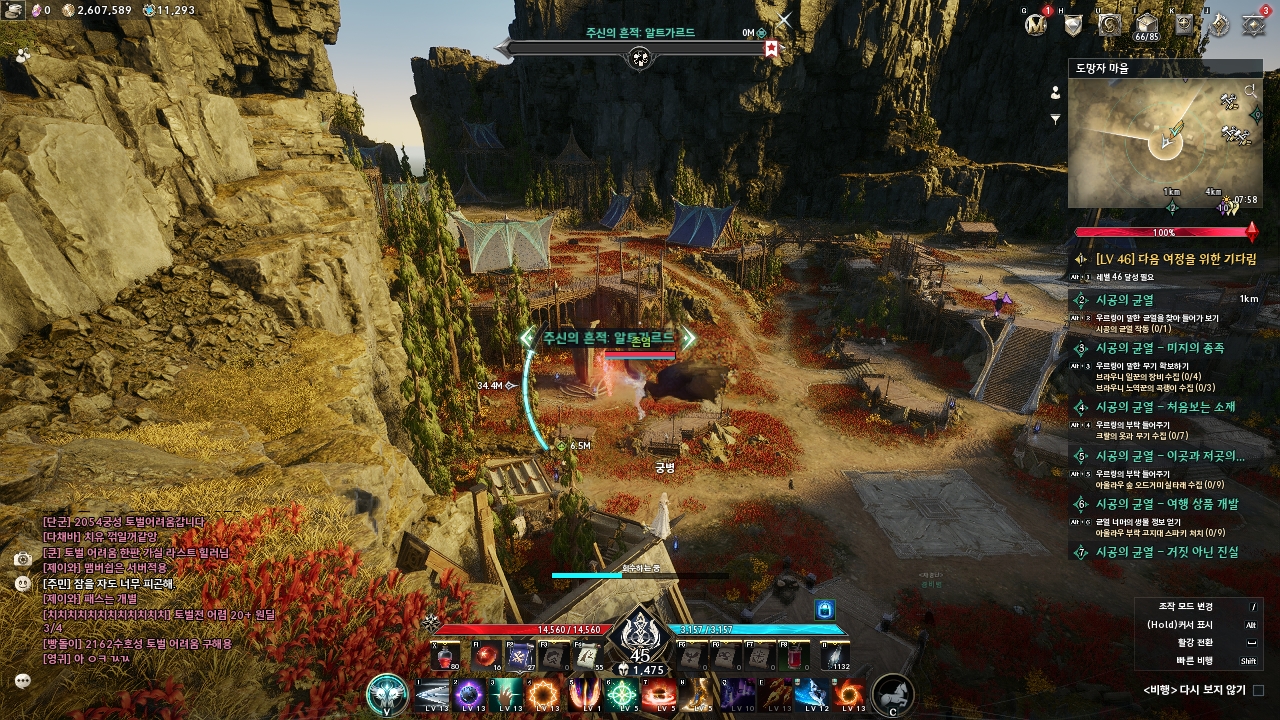Activate the green compass star skill
This screenshot has height=720, width=1280.
pyautogui.click(x=621, y=693)
